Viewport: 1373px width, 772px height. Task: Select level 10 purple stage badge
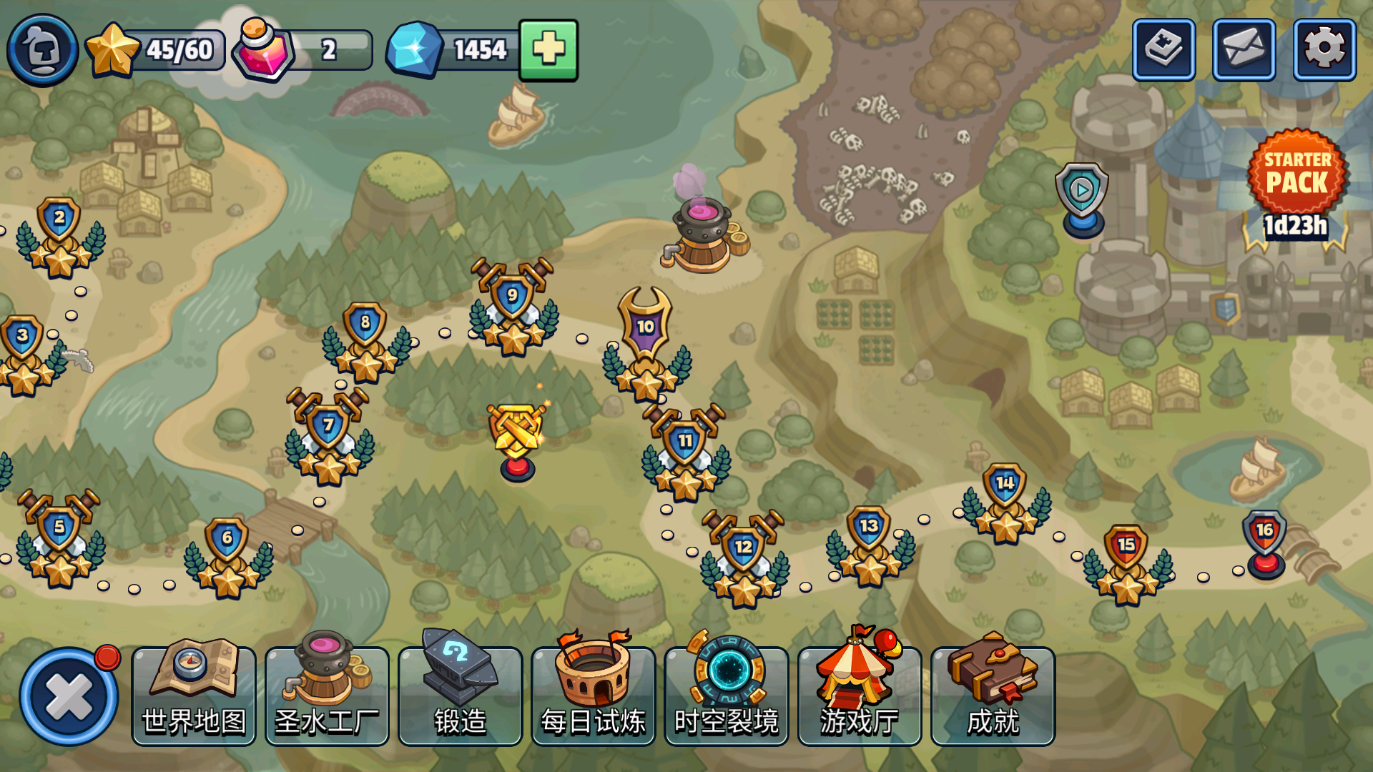tap(645, 330)
